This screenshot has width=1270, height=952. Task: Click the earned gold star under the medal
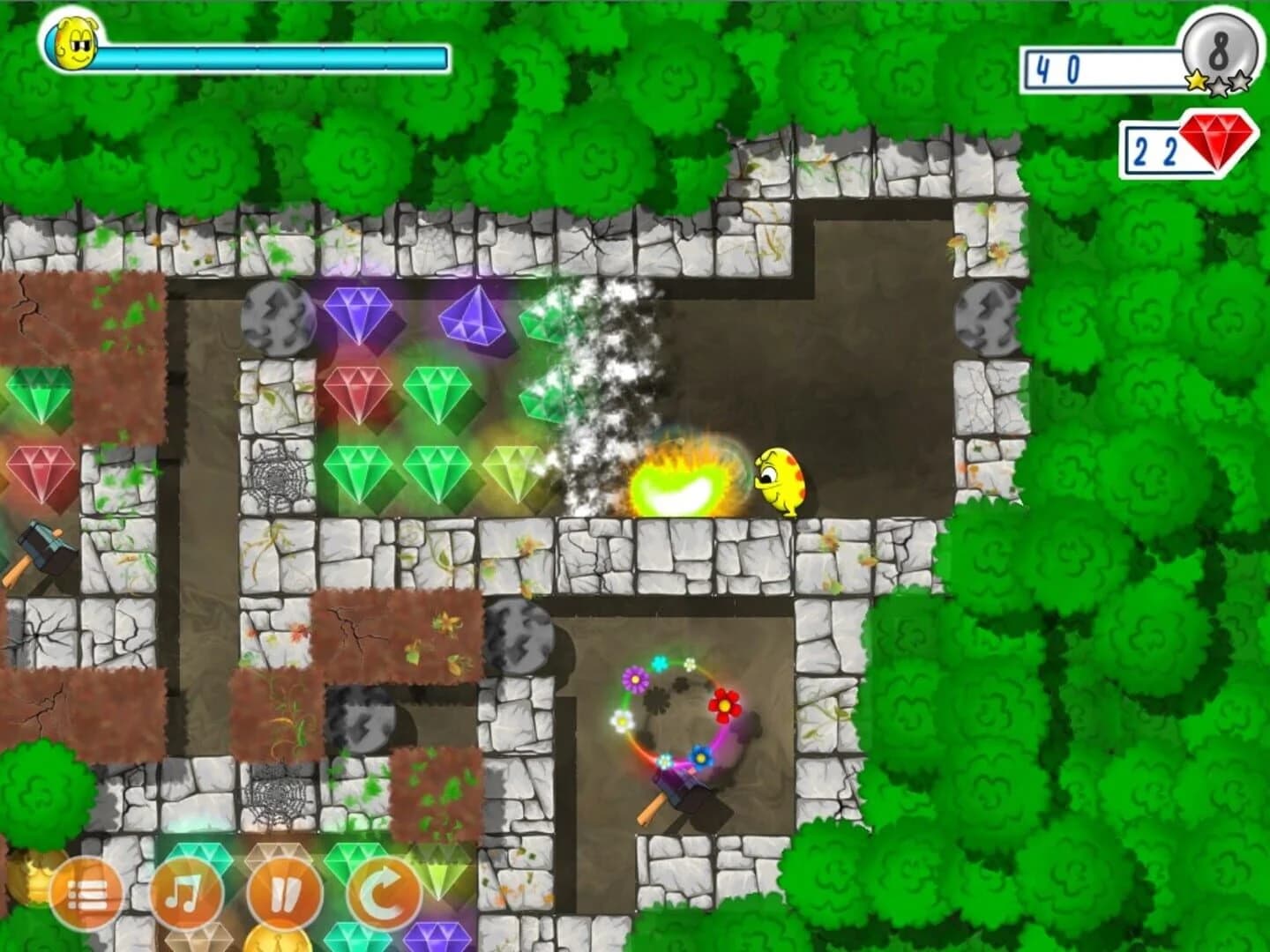[x=1195, y=79]
